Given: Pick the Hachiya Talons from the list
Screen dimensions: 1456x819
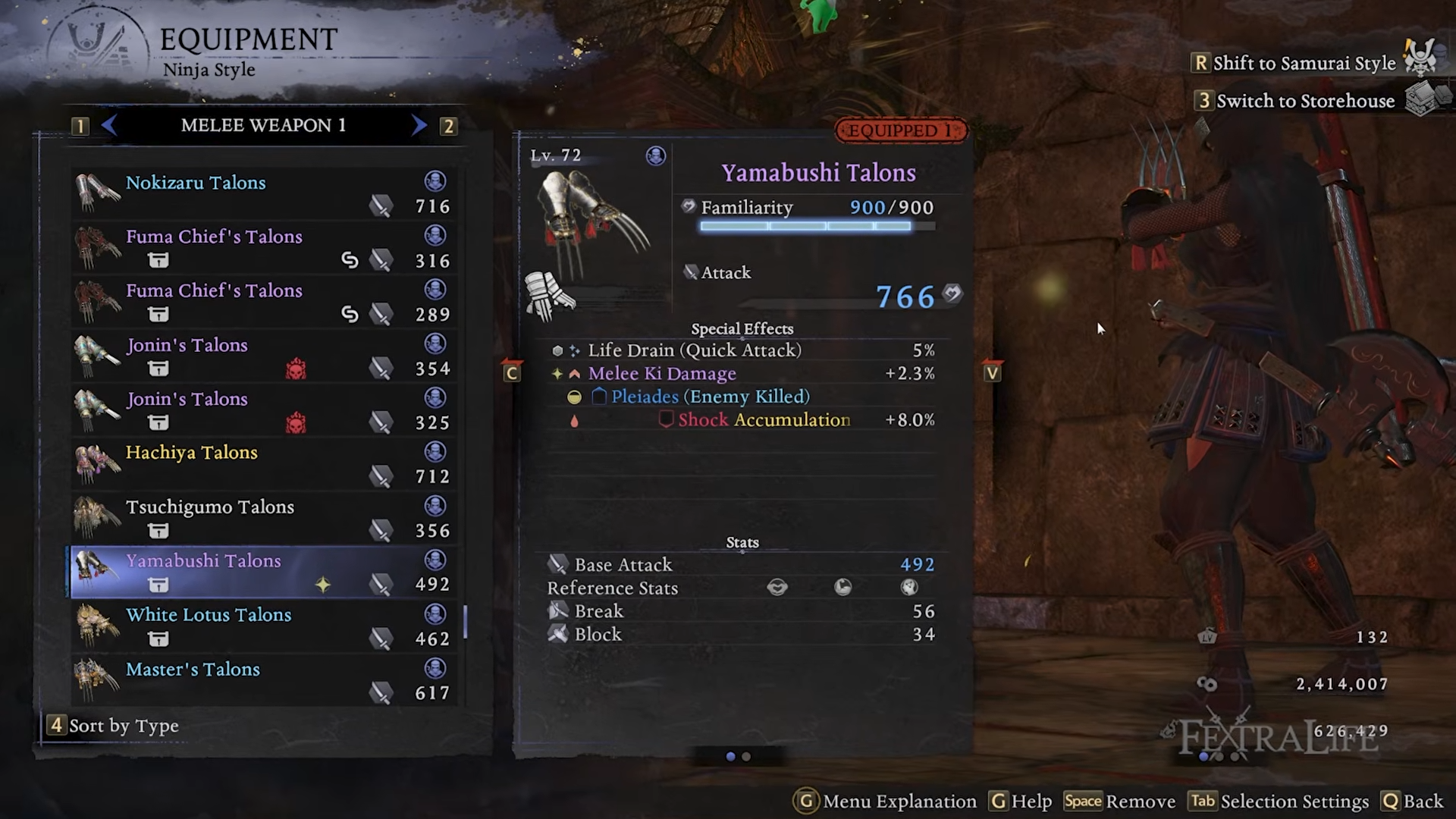Looking at the screenshot, I should pyautogui.click(x=264, y=464).
